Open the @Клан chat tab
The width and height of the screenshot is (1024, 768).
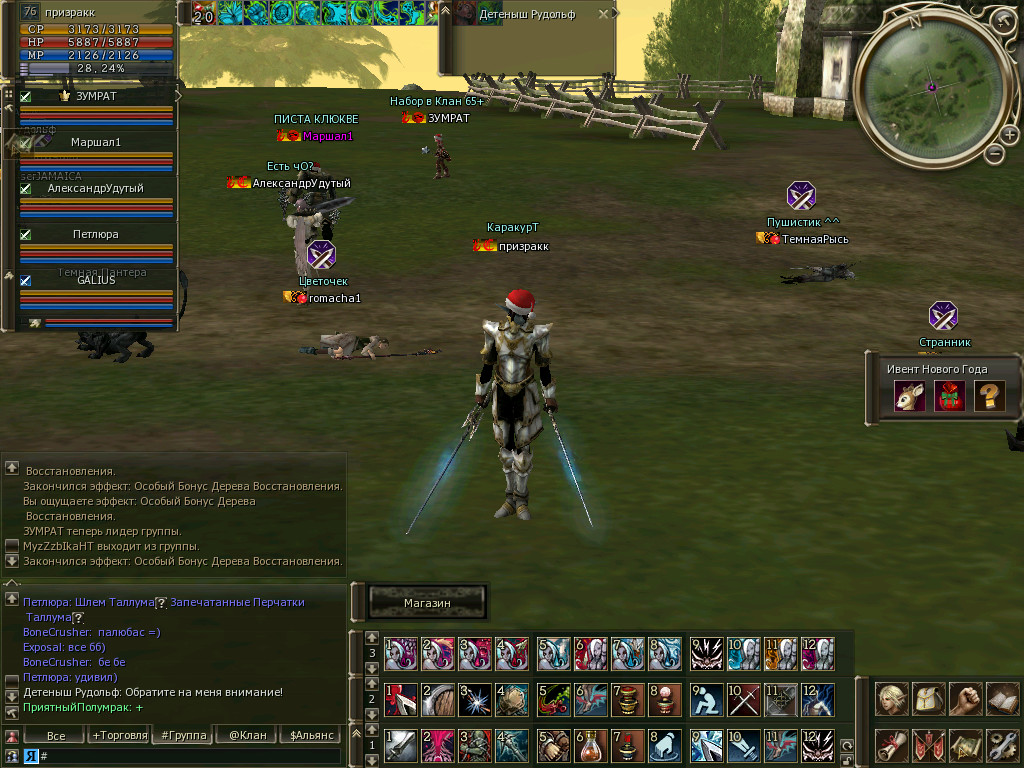tap(247, 735)
